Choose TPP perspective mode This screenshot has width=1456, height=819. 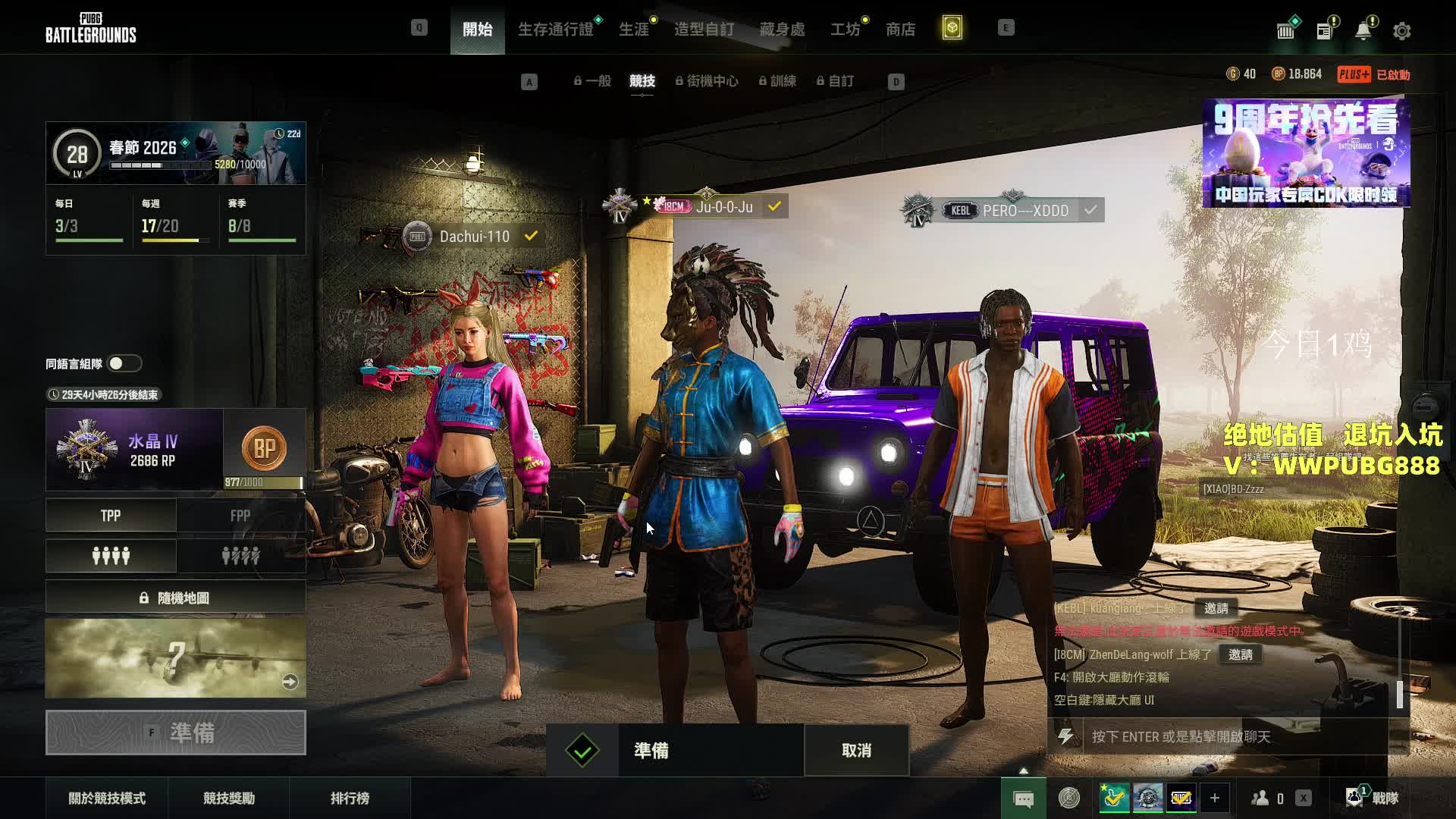[111, 516]
